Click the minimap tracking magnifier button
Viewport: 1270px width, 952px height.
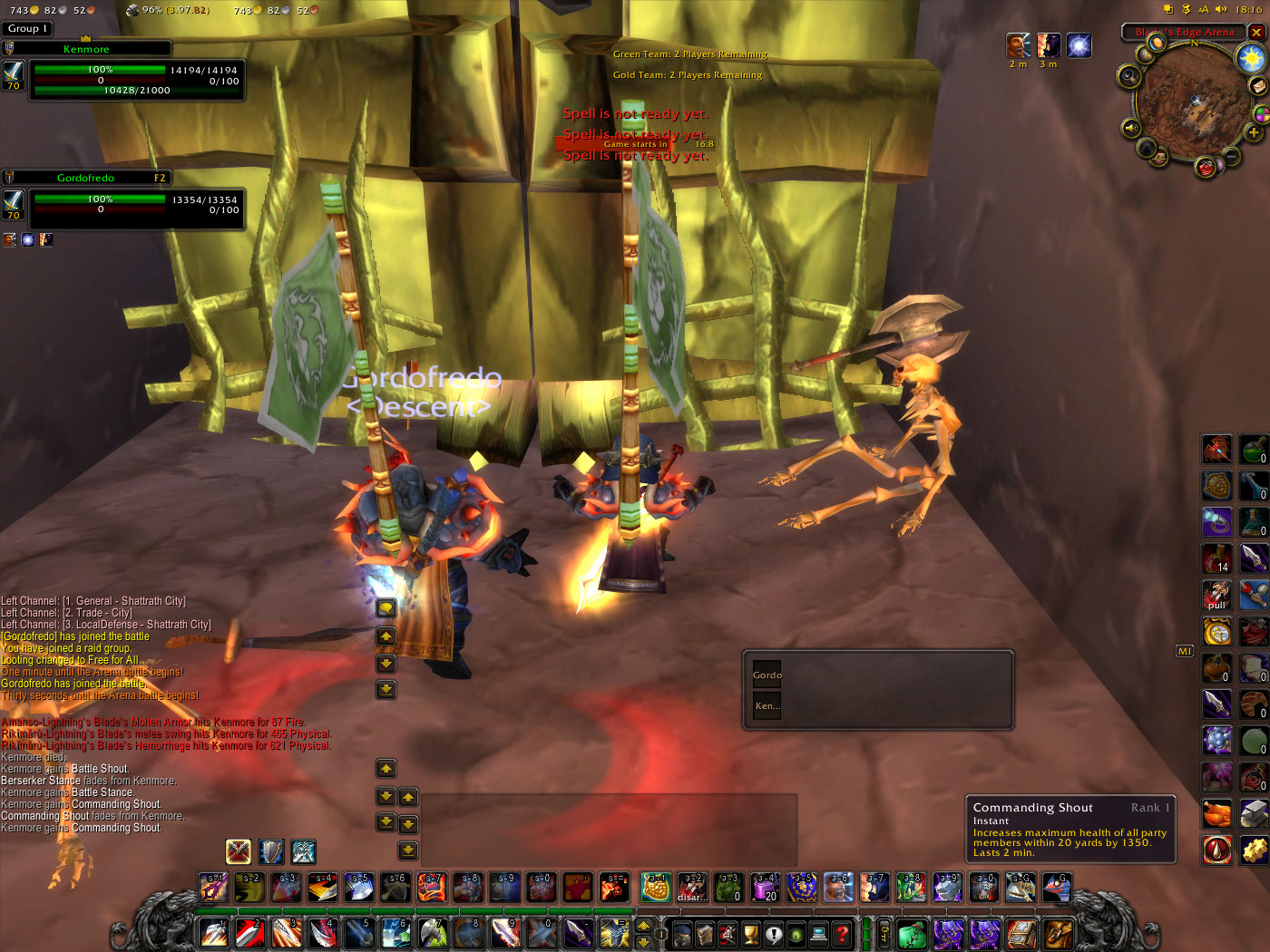click(x=1128, y=76)
